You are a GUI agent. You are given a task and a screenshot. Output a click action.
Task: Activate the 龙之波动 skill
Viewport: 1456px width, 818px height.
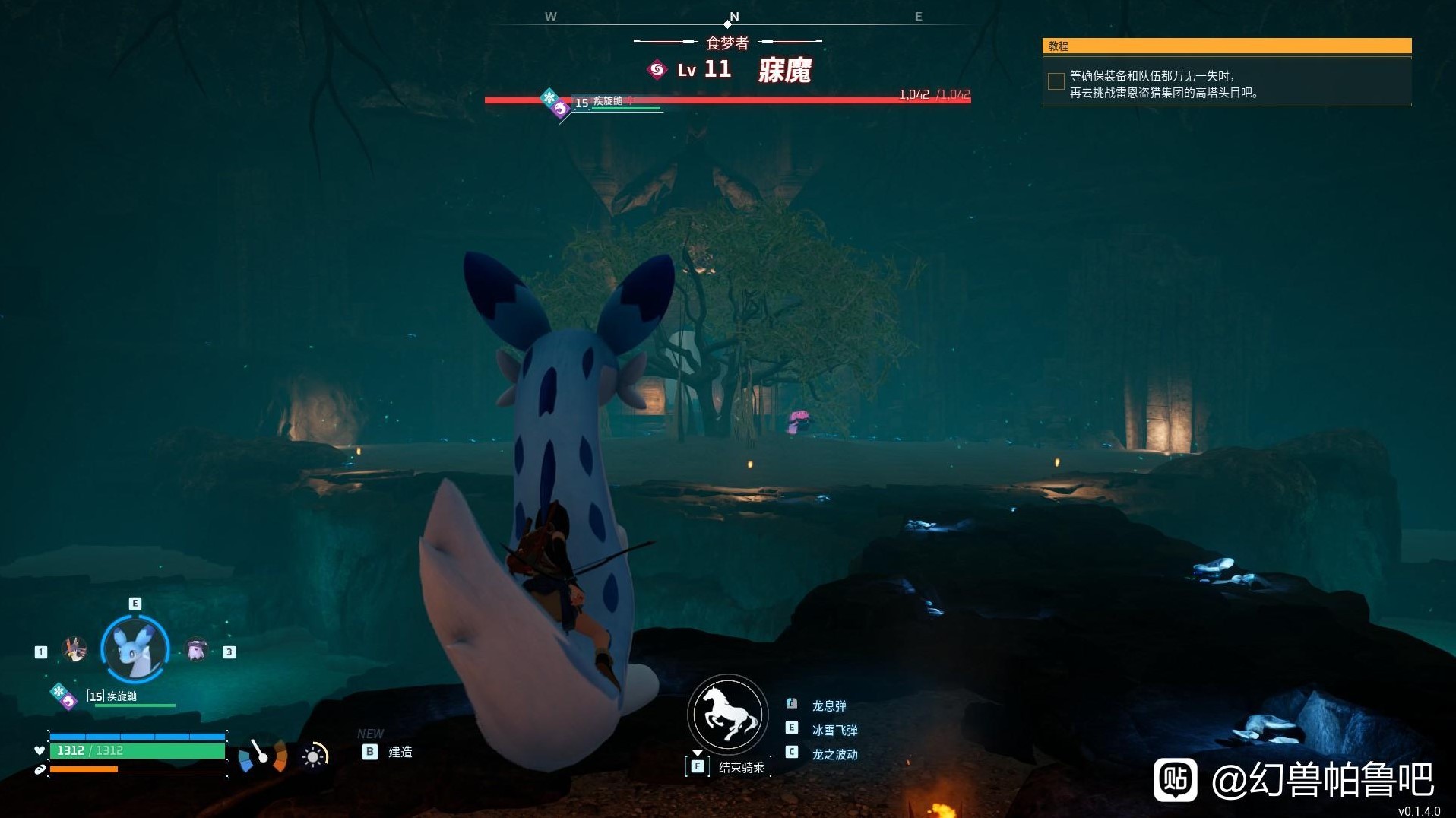[834, 754]
